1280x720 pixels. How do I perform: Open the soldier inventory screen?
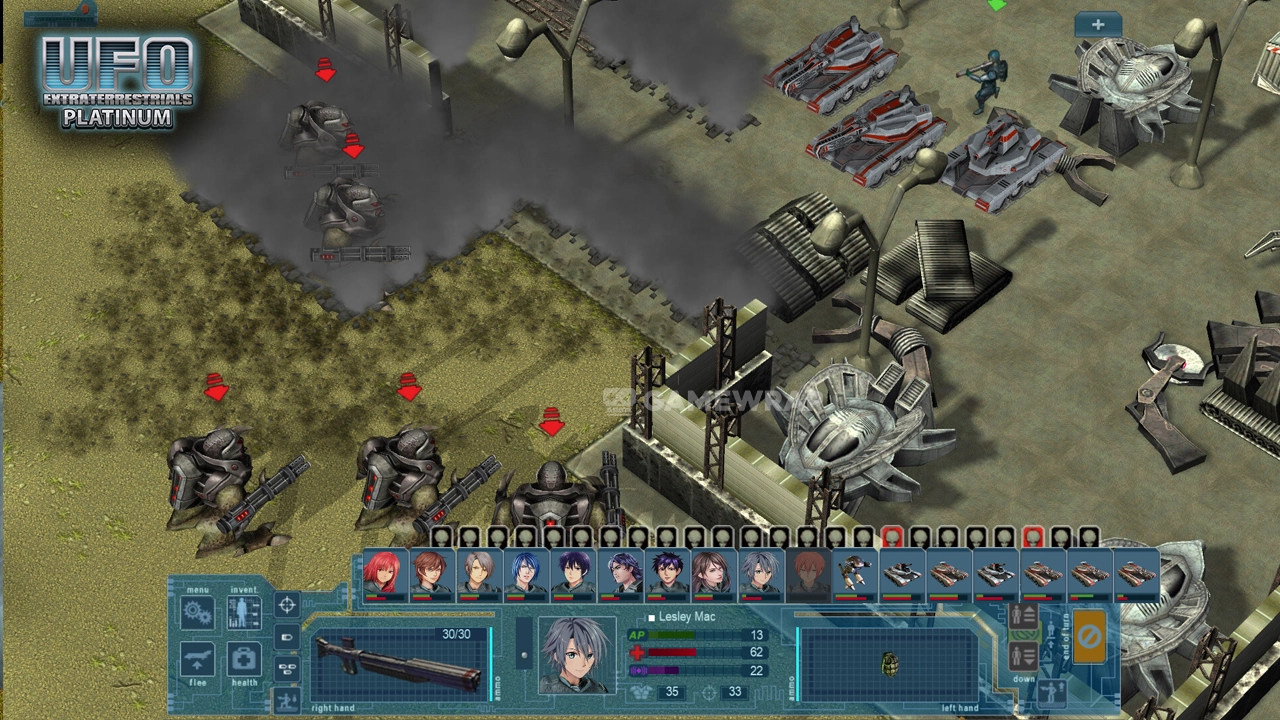pyautogui.click(x=244, y=612)
